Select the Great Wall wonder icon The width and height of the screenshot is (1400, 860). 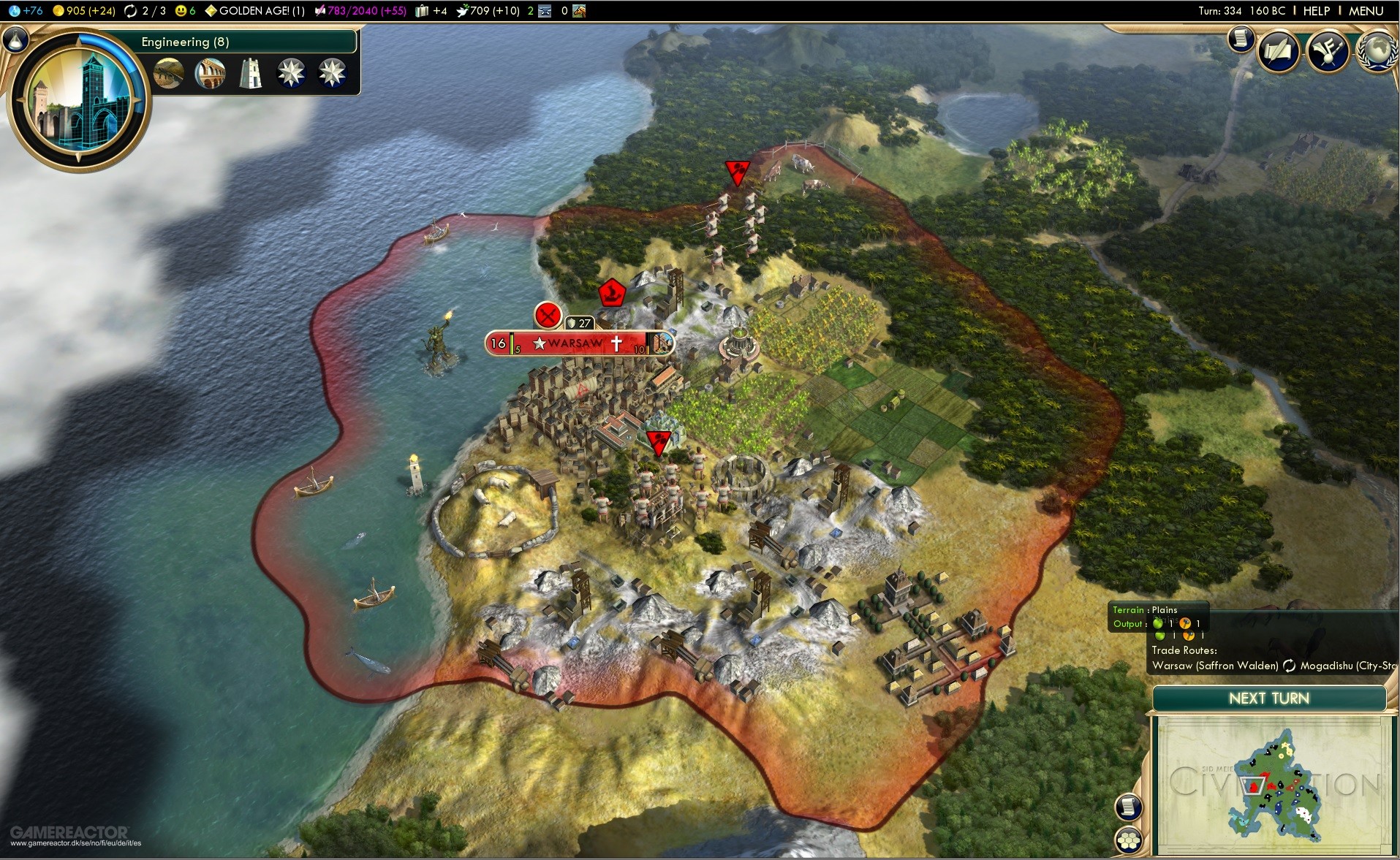click(x=169, y=74)
